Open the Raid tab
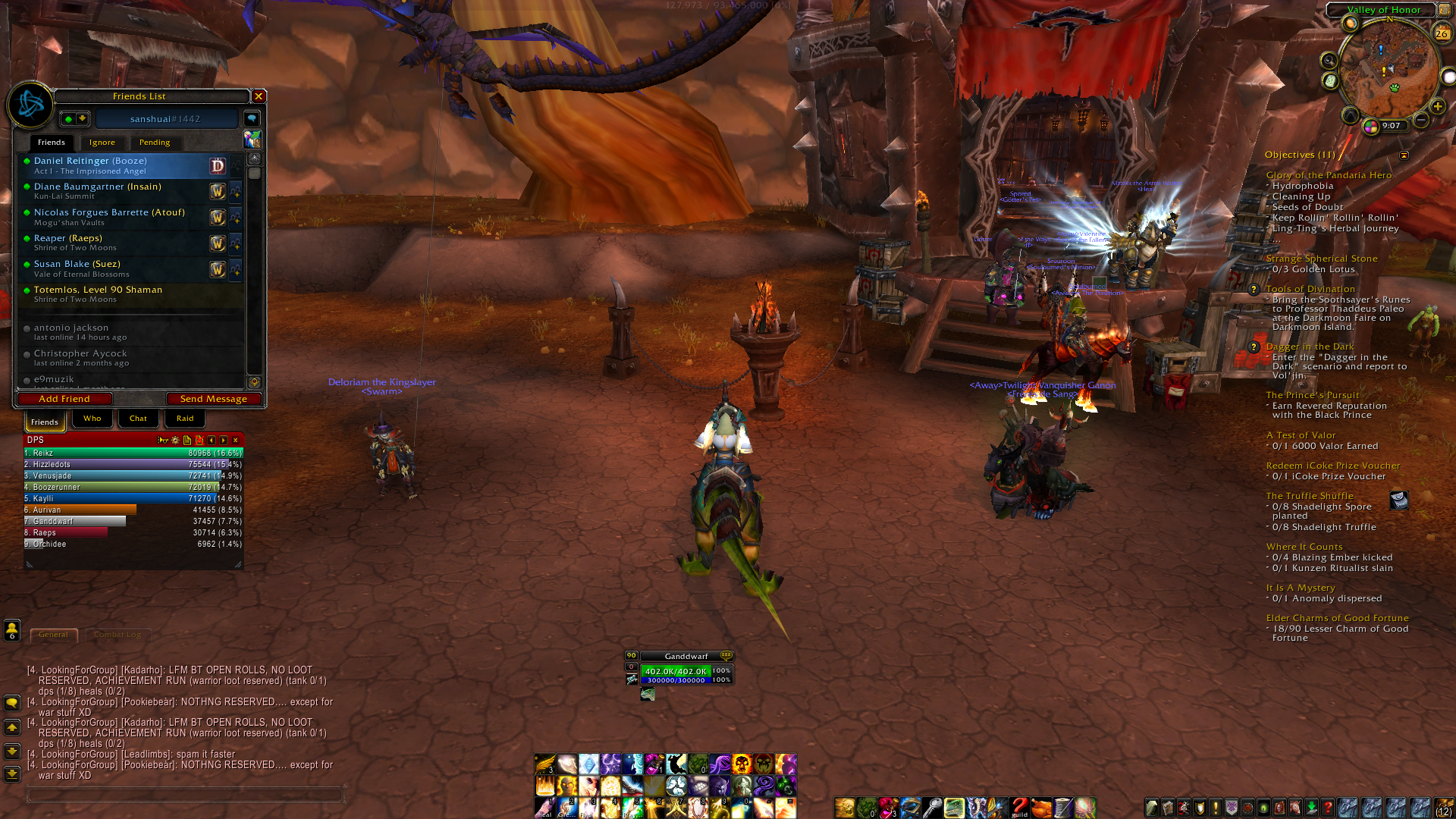The width and height of the screenshot is (1456, 819). pos(185,419)
